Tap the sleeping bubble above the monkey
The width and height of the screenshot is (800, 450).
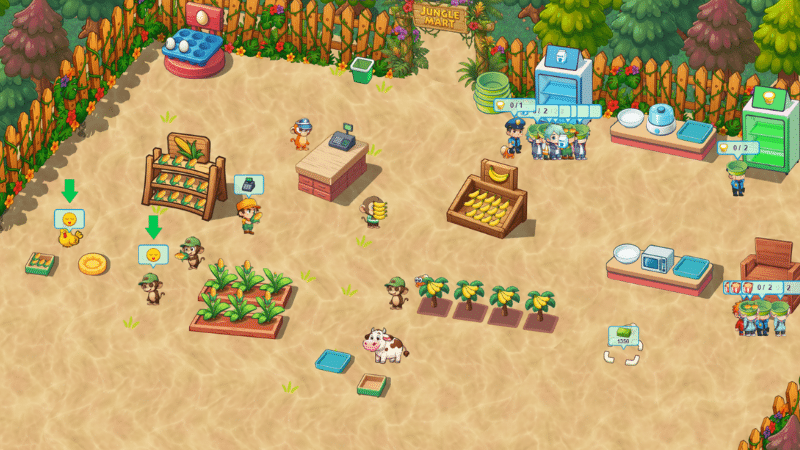(153, 254)
